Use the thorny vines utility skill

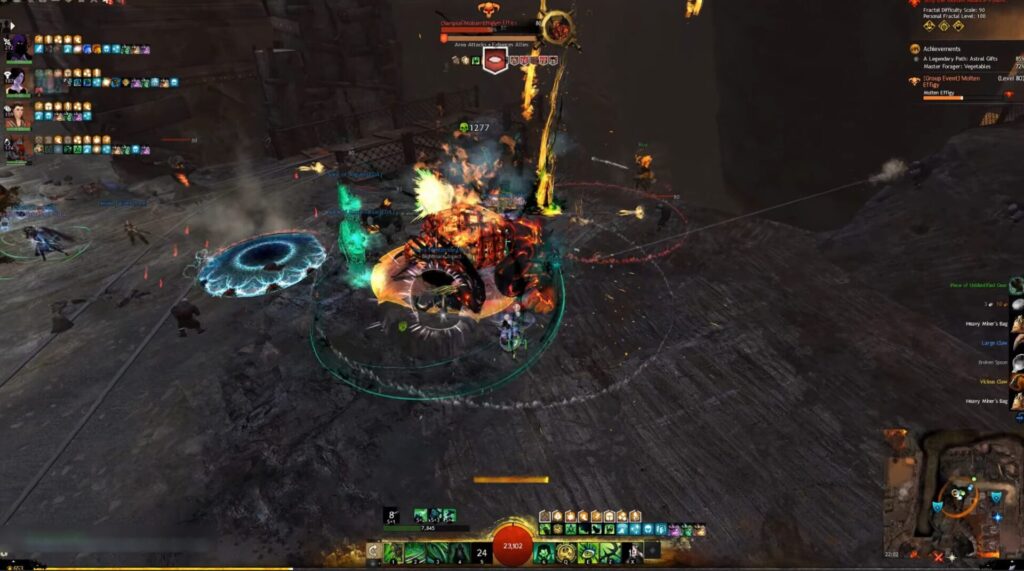click(x=611, y=552)
